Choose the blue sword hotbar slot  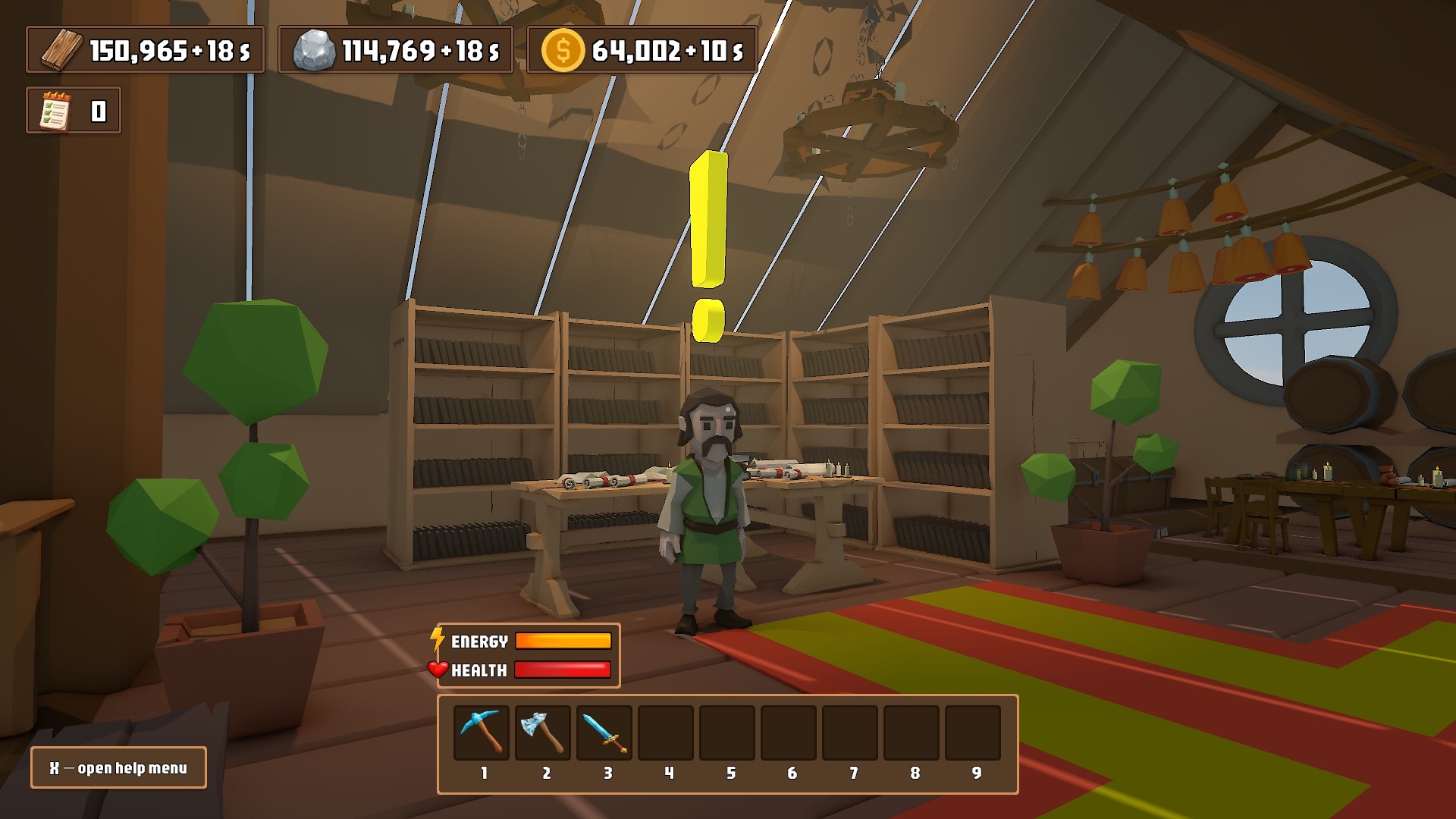click(x=604, y=732)
